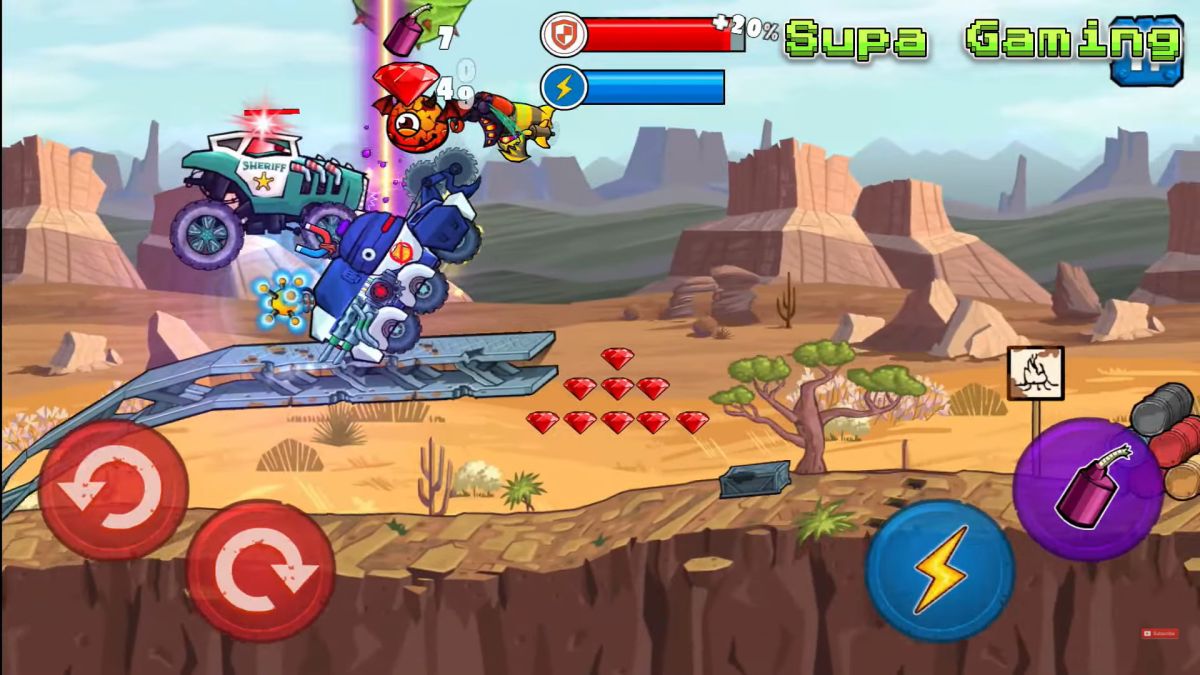
Task: Tap the clockwise tilt button
Action: point(260,570)
